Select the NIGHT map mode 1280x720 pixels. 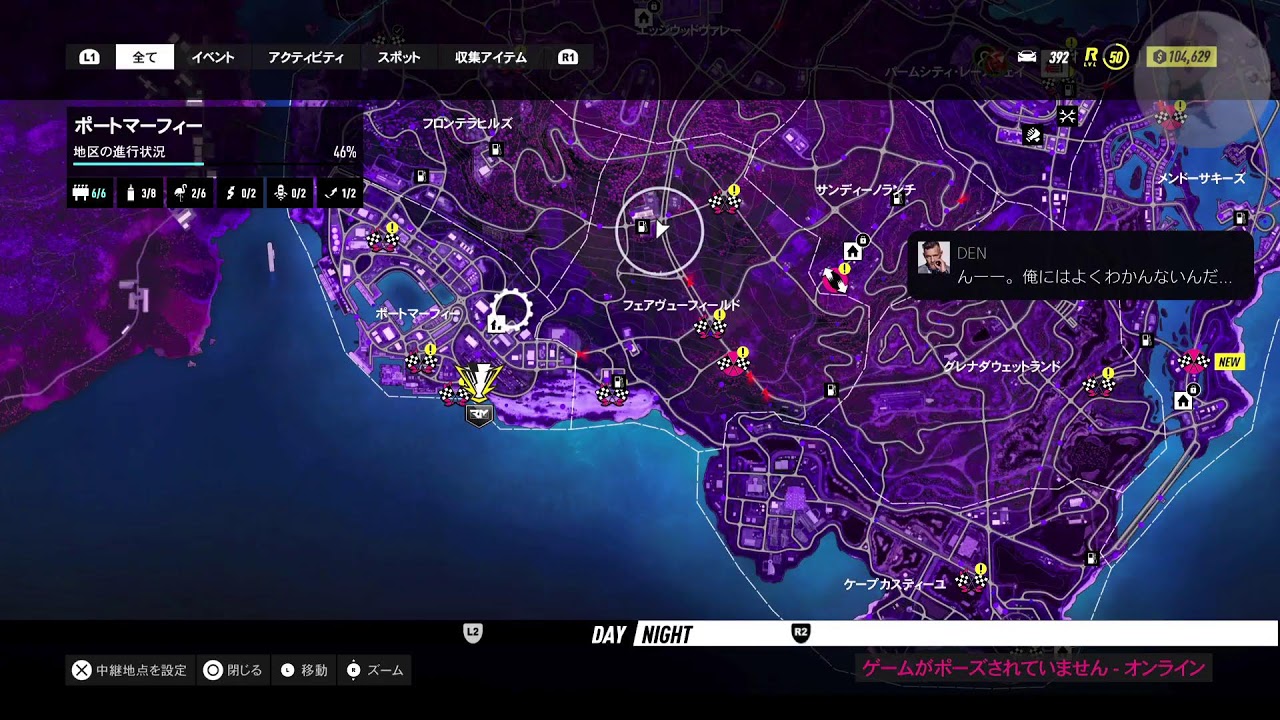click(x=667, y=634)
